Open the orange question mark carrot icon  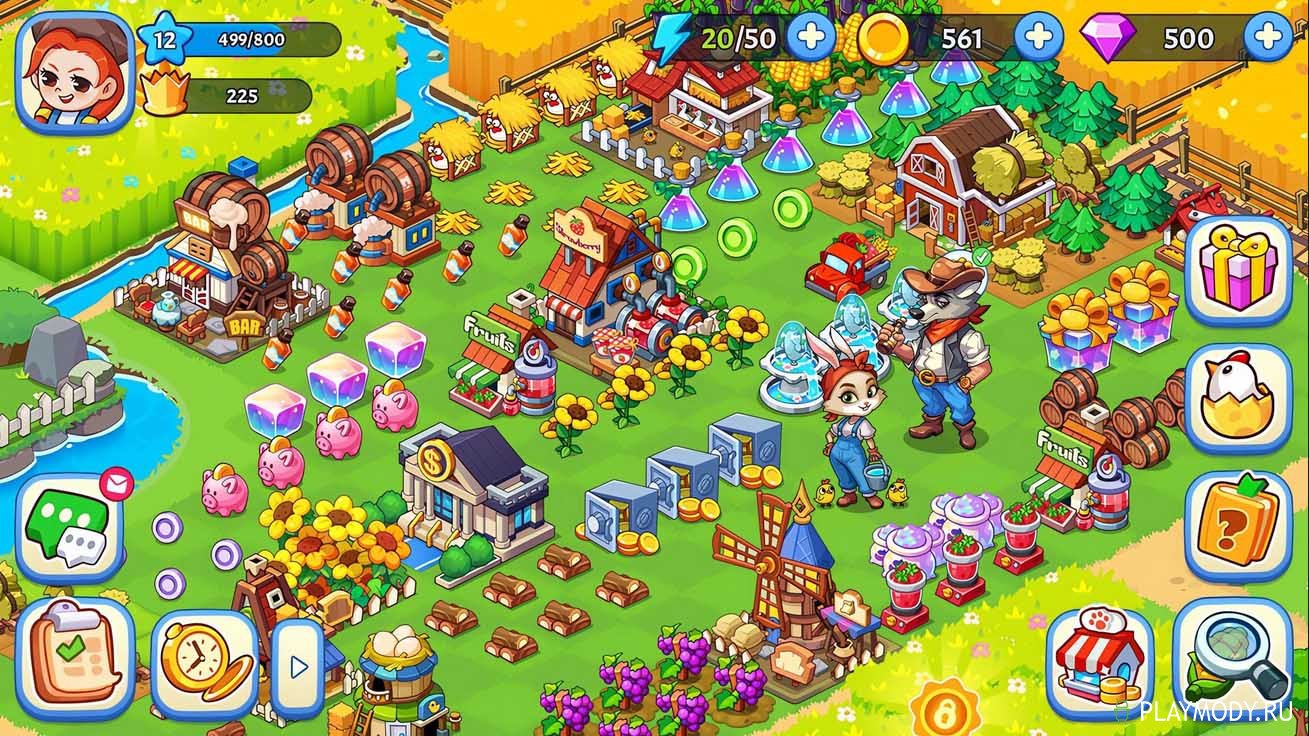1238,526
